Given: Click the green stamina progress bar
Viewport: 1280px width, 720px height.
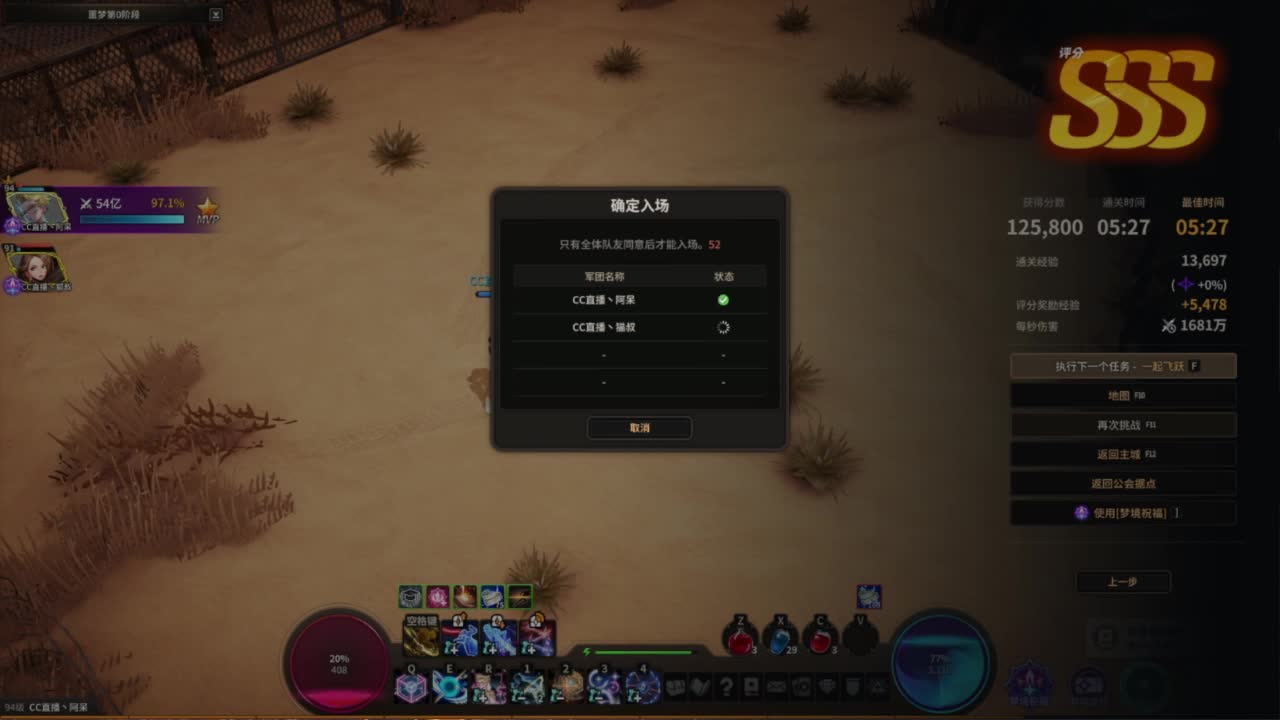Looking at the screenshot, I should 644,652.
